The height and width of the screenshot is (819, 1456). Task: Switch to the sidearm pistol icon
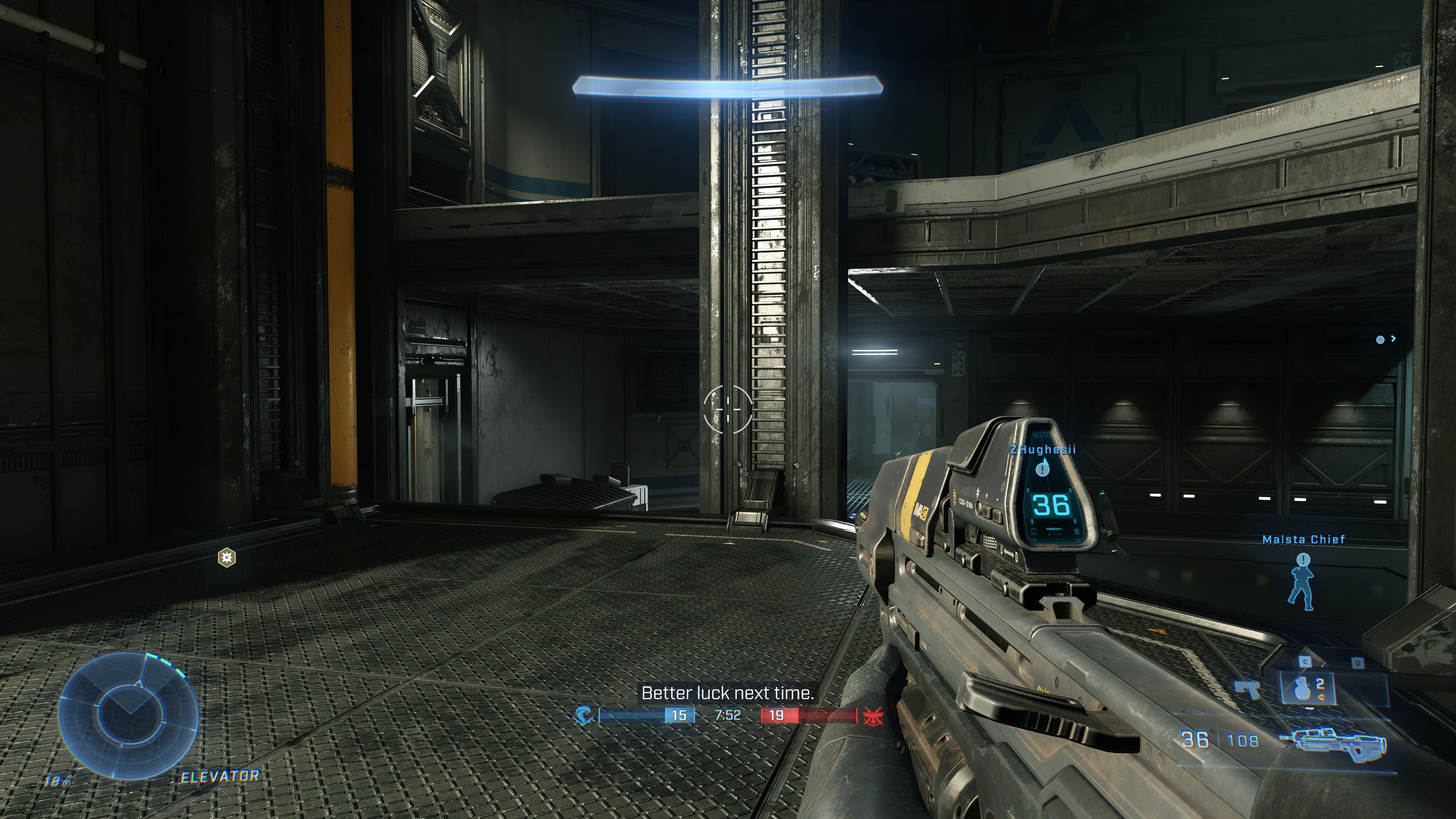point(1247,689)
